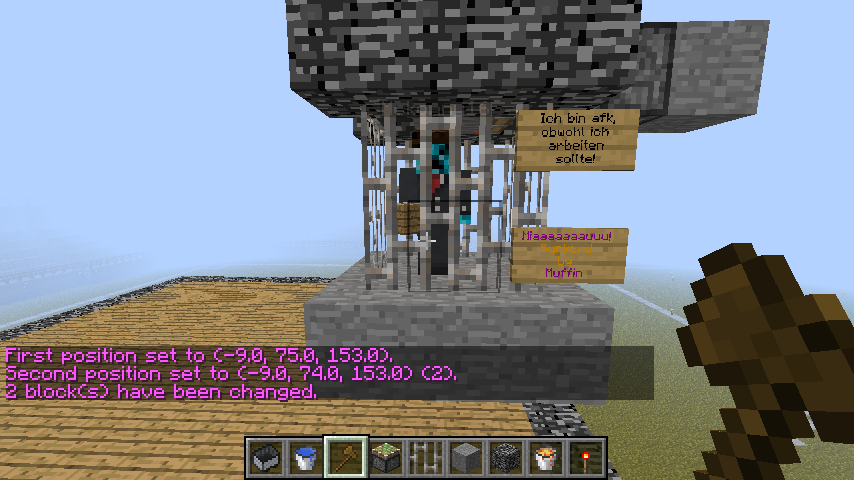
Task: Select the bedrock block slot
Action: pos(507,457)
